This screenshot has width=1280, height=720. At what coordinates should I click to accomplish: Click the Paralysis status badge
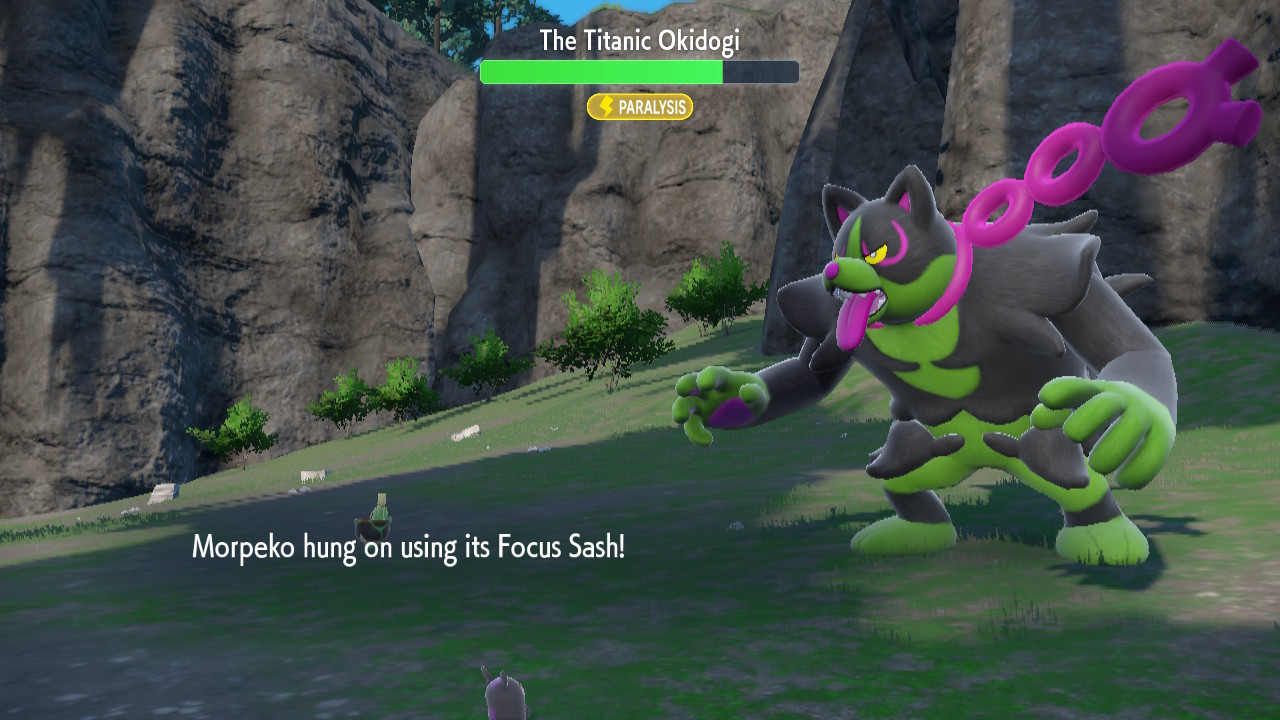[x=640, y=107]
